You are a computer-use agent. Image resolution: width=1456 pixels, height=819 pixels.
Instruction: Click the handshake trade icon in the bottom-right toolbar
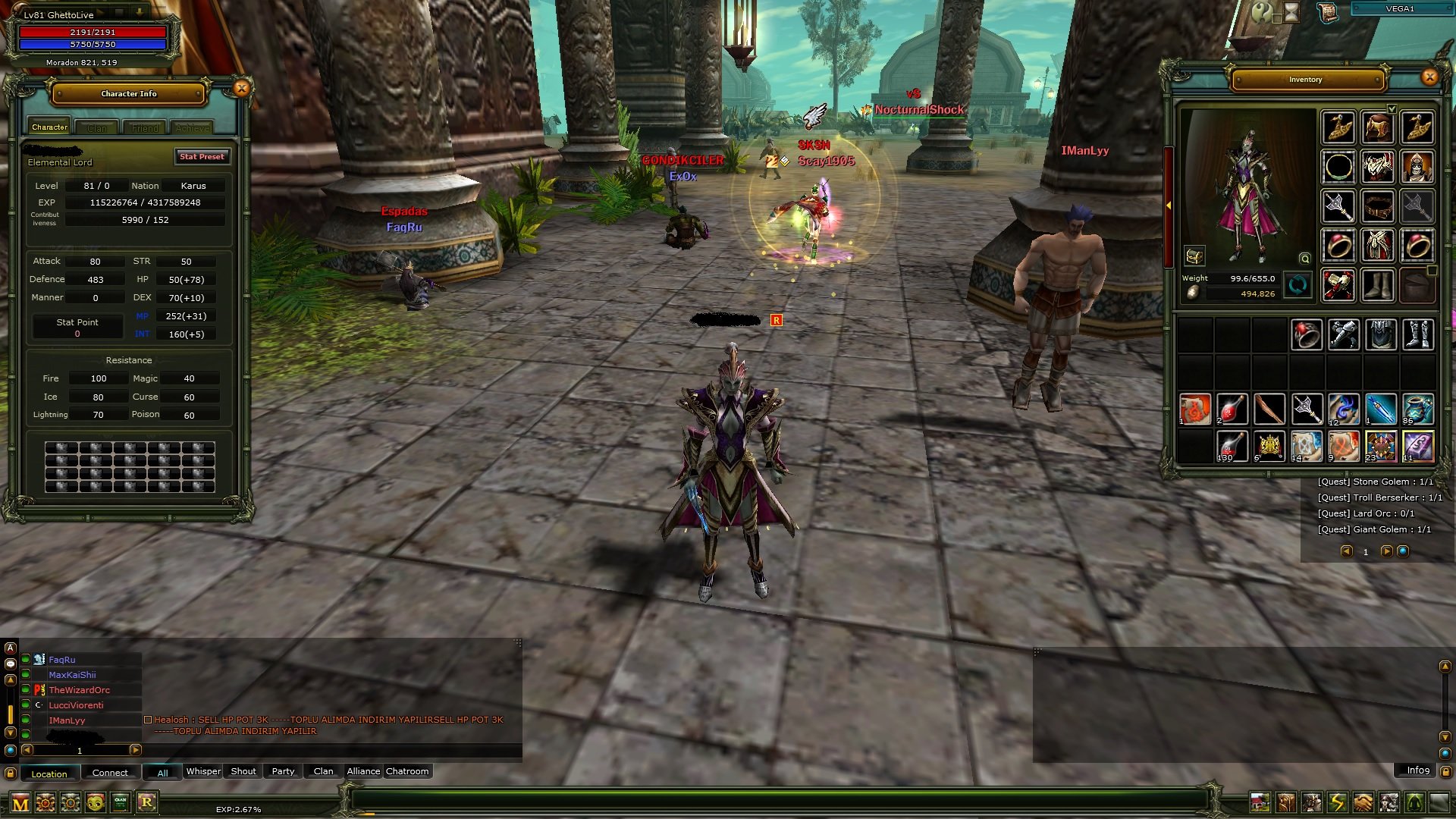click(x=1363, y=802)
